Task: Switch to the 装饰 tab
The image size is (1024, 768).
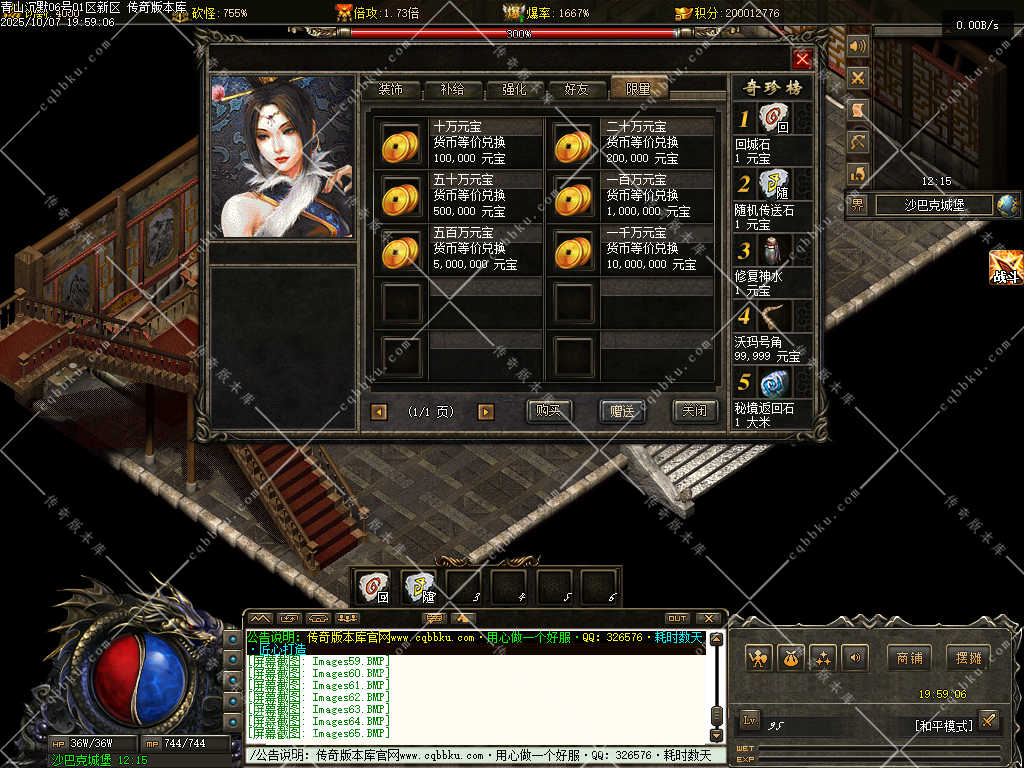Action: coord(390,89)
